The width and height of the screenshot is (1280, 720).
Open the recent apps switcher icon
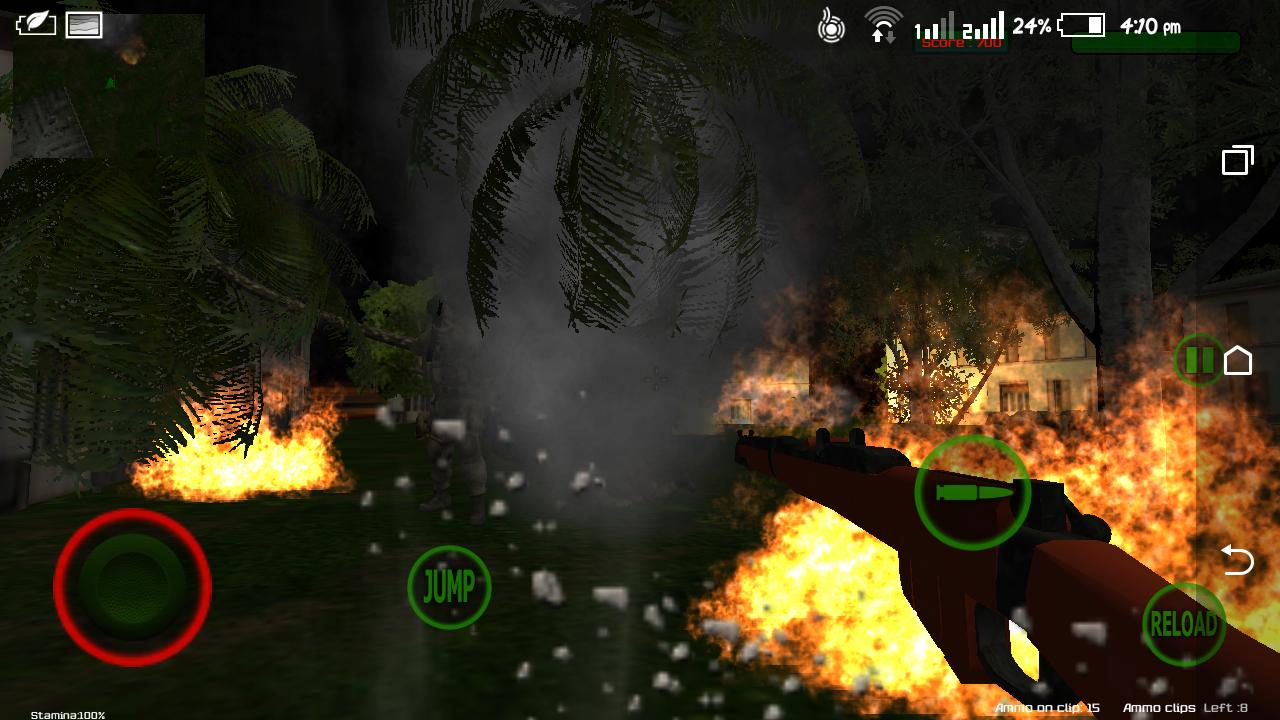[1238, 158]
